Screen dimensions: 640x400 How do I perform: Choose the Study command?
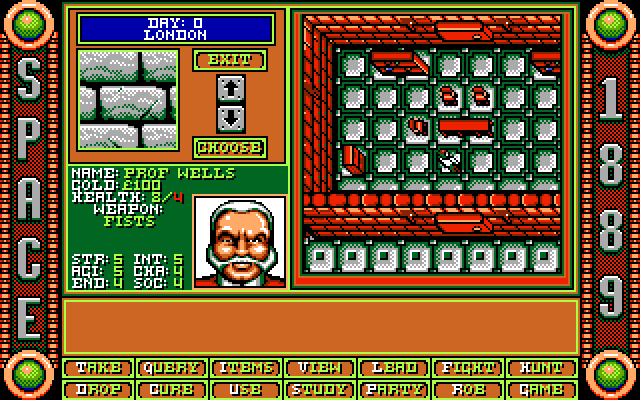coord(320,389)
